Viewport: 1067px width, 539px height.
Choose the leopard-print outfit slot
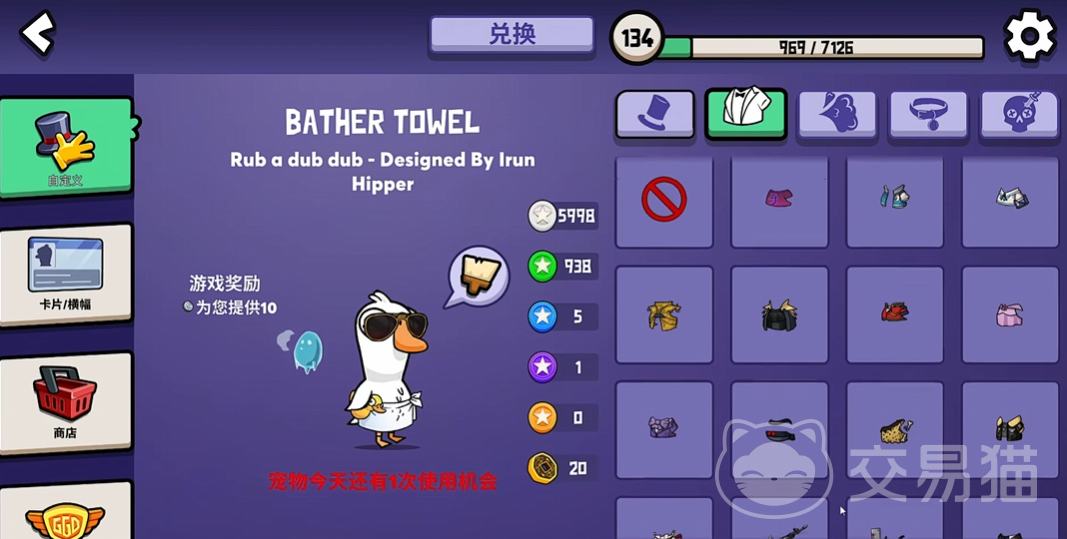point(895,430)
